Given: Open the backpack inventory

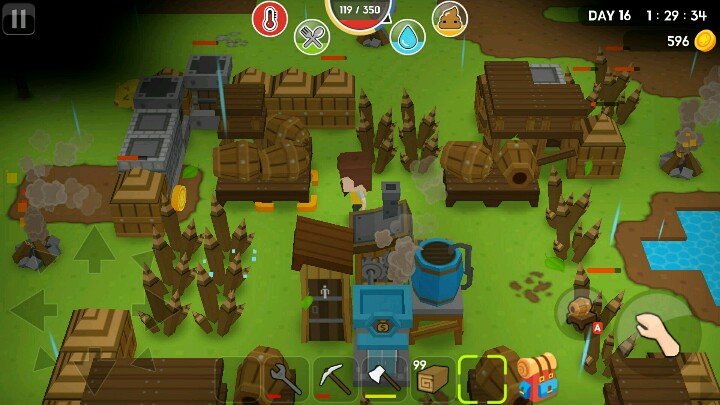Looking at the screenshot, I should tap(537, 379).
